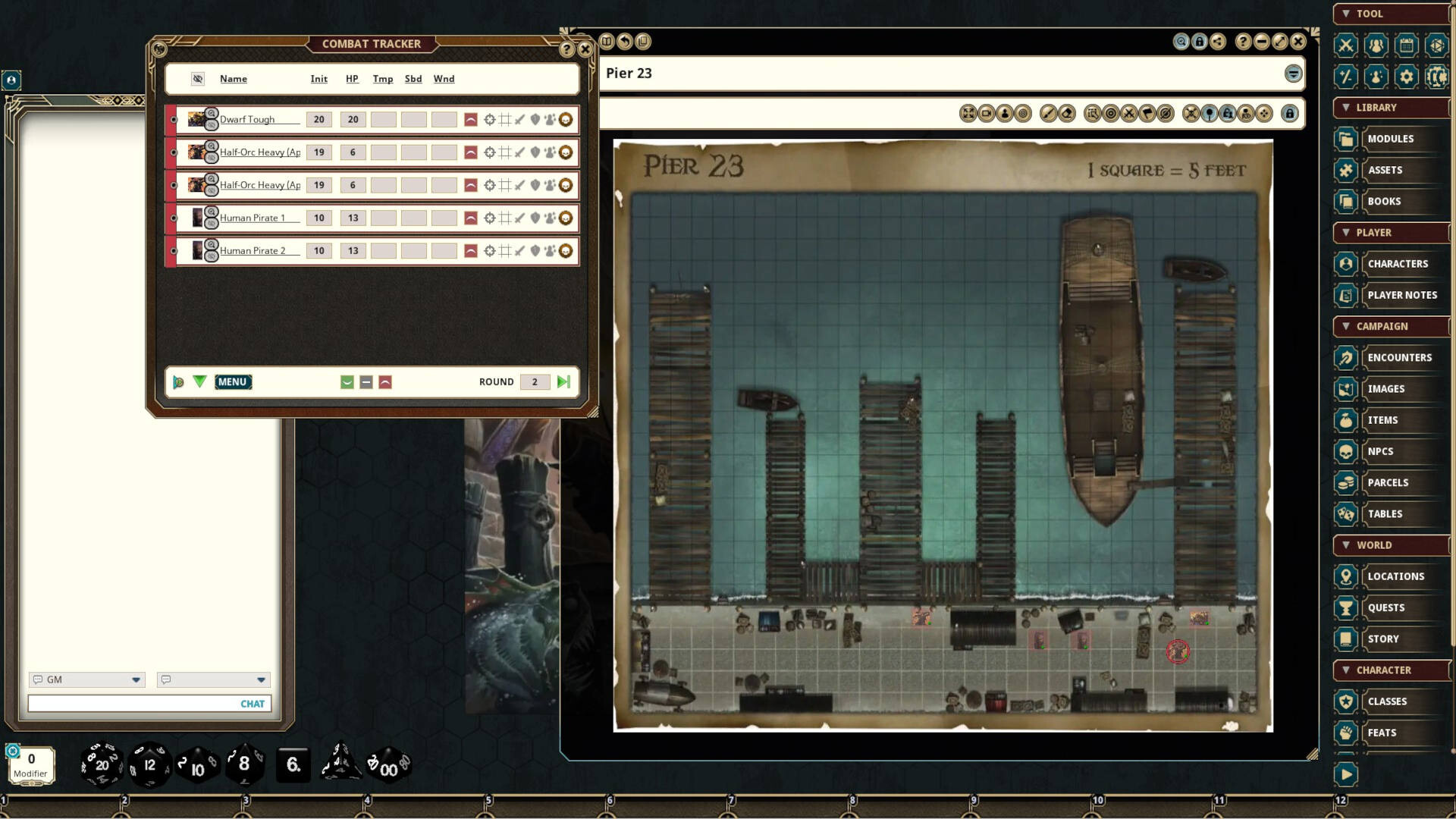Screen dimensions: 1456x819
Task: Toggle the visibility eye in Combat Tracker header
Action: click(x=197, y=79)
